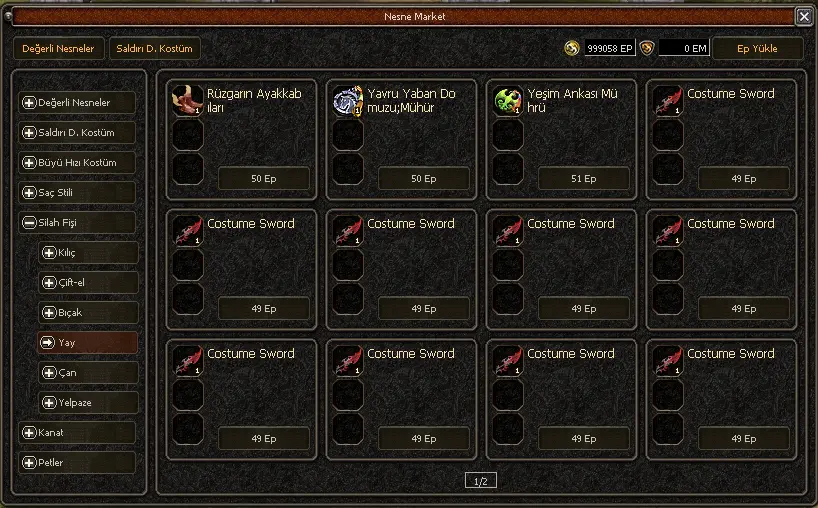Expand the Saç Stili category
Image resolution: width=818 pixels, height=508 pixels.
click(x=77, y=193)
